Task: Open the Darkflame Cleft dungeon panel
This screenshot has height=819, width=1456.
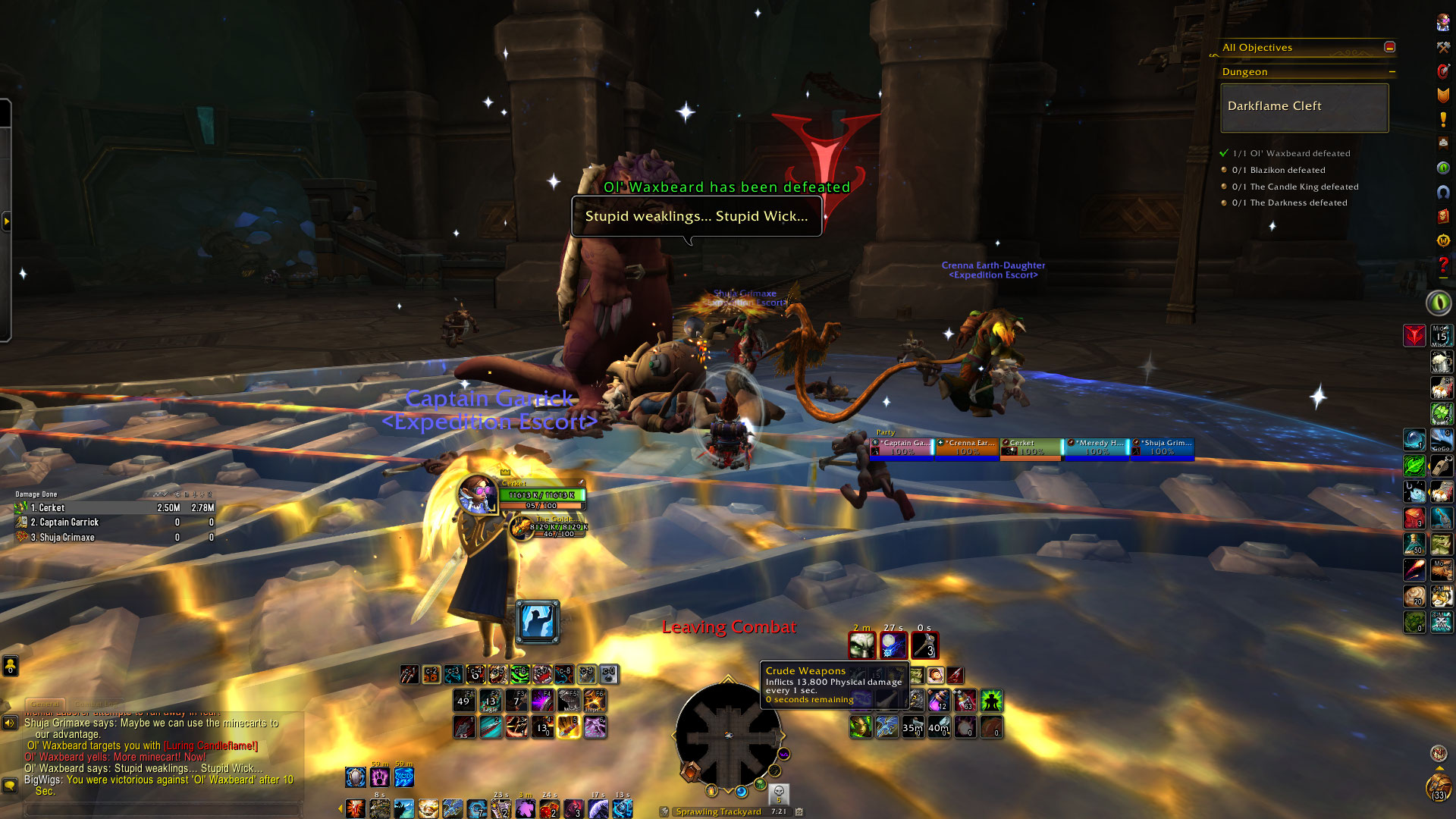Action: (1304, 107)
